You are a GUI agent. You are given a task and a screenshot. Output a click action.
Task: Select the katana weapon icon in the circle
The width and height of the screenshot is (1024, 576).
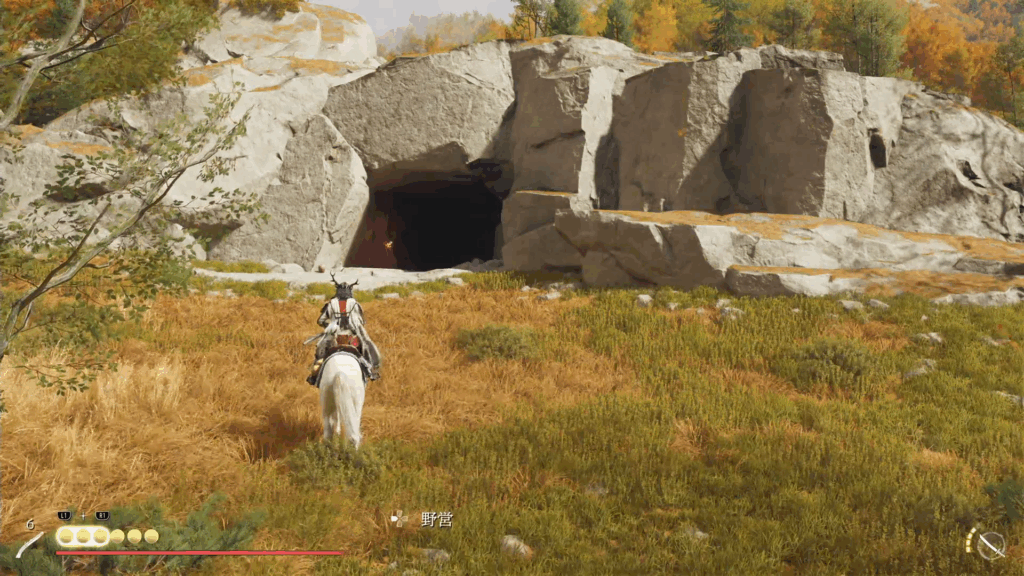pyautogui.click(x=990, y=545)
